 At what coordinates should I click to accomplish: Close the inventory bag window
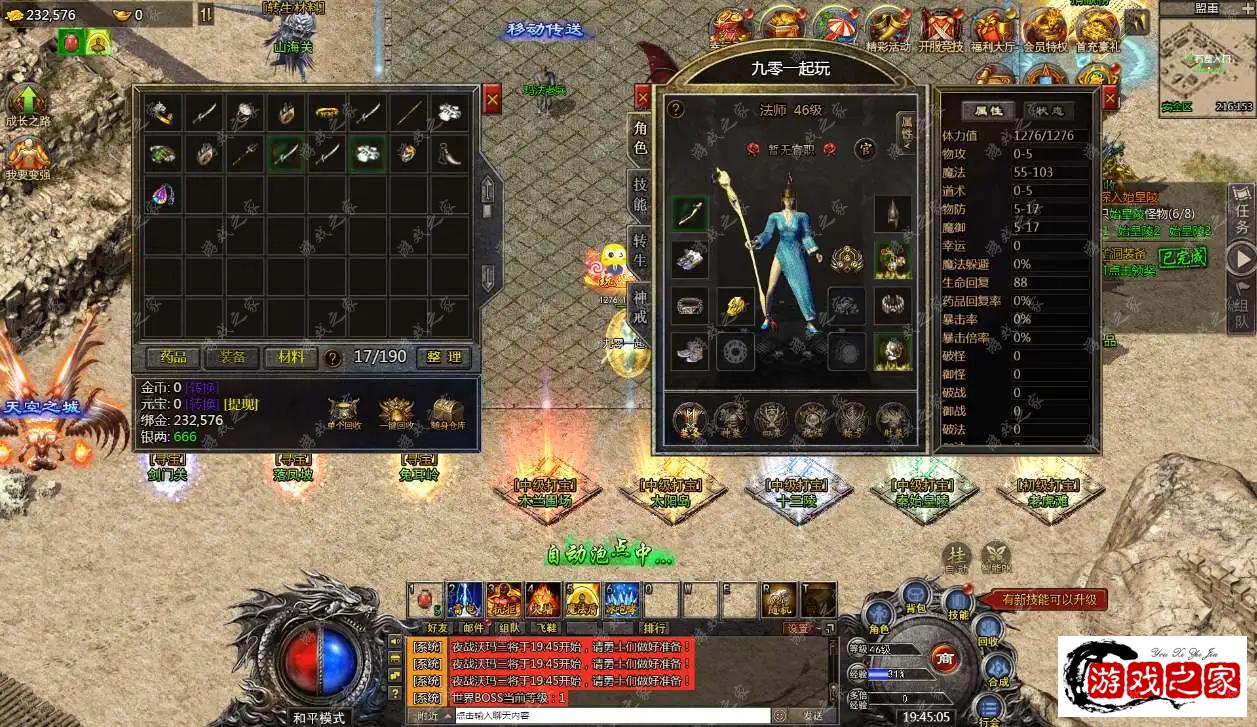(x=492, y=98)
